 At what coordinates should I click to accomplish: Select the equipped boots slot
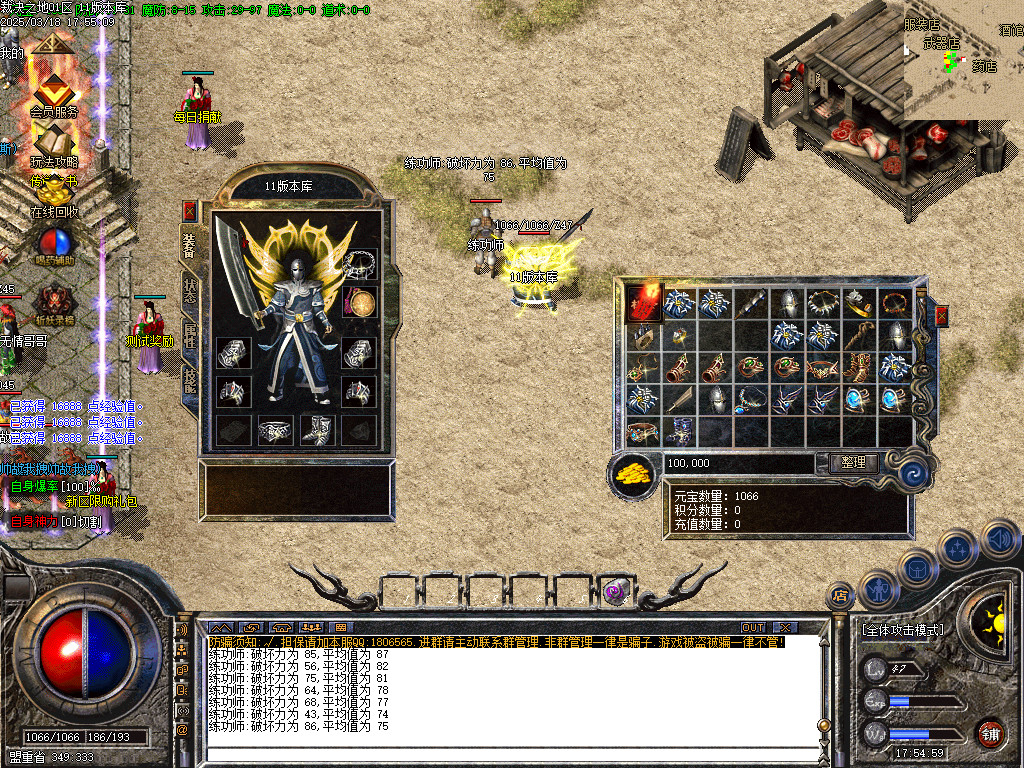(x=317, y=430)
